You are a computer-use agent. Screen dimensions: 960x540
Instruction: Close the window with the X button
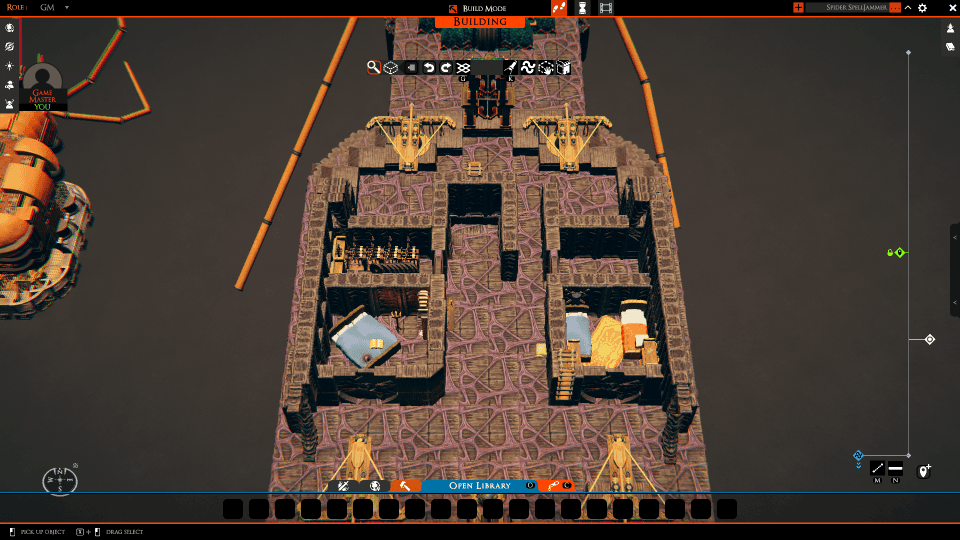[942, 8]
